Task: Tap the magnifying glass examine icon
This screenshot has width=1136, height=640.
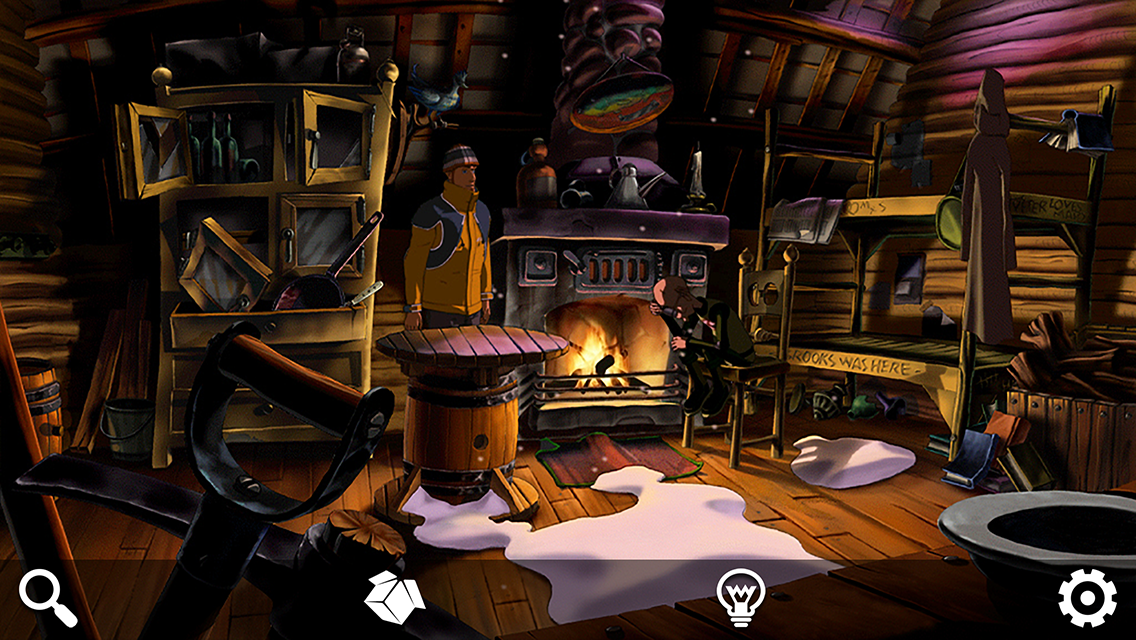Action: click(x=48, y=598)
